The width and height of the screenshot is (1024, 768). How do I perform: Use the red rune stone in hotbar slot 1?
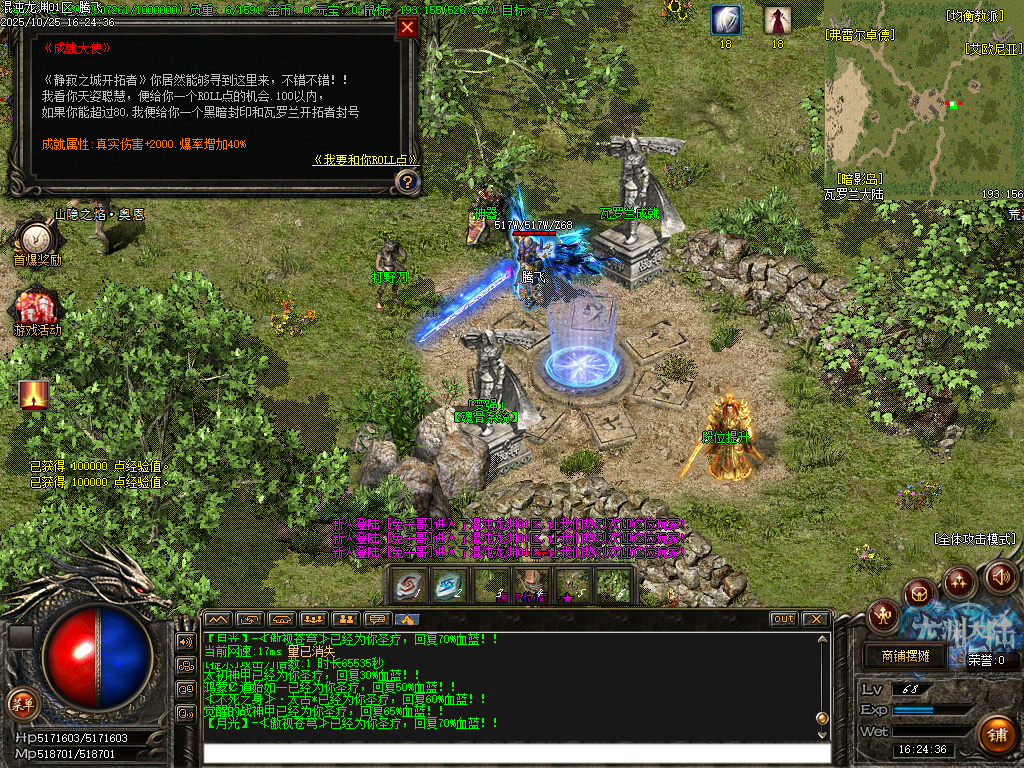click(410, 585)
